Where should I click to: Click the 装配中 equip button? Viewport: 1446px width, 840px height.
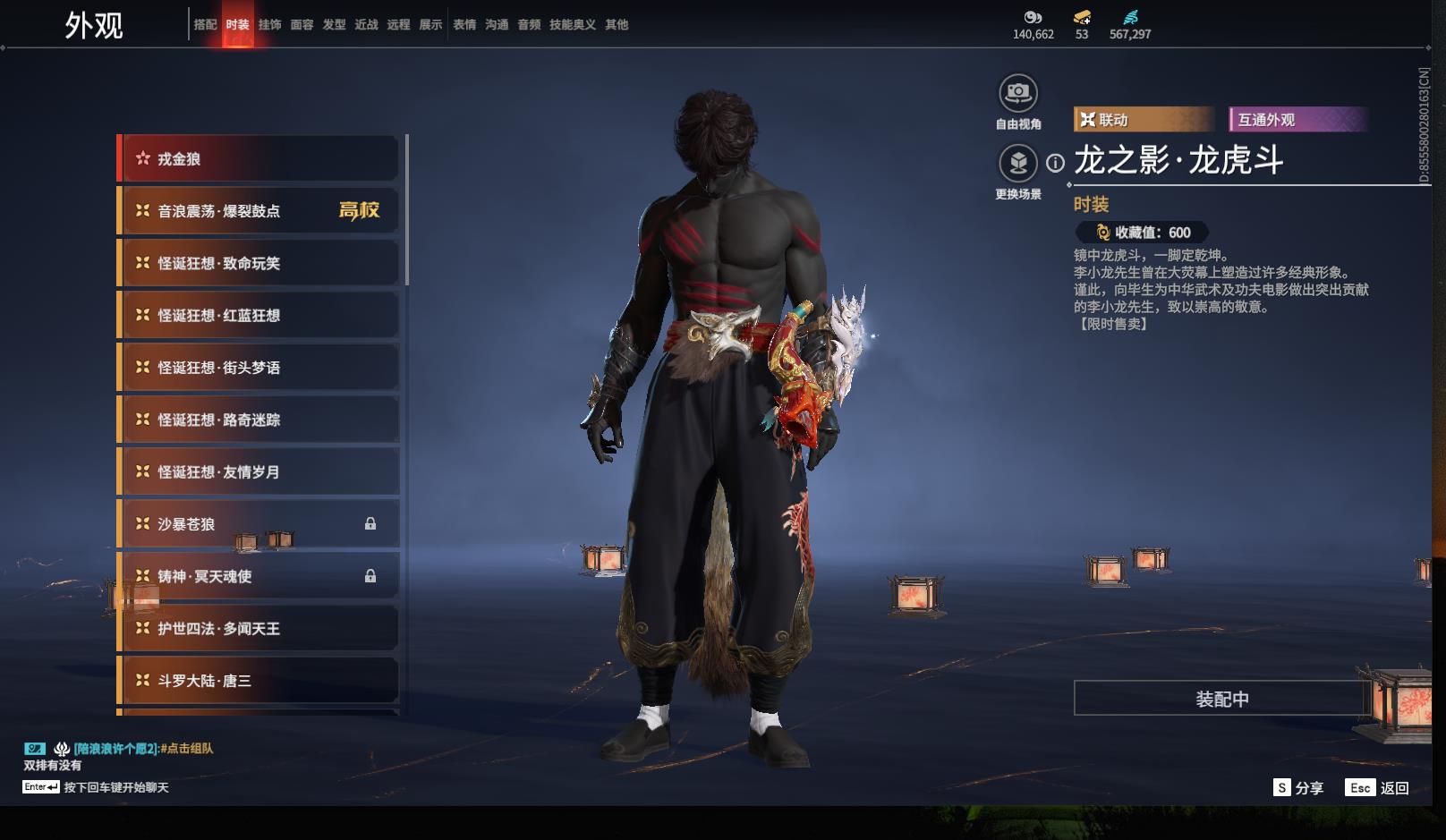pyautogui.click(x=1221, y=699)
